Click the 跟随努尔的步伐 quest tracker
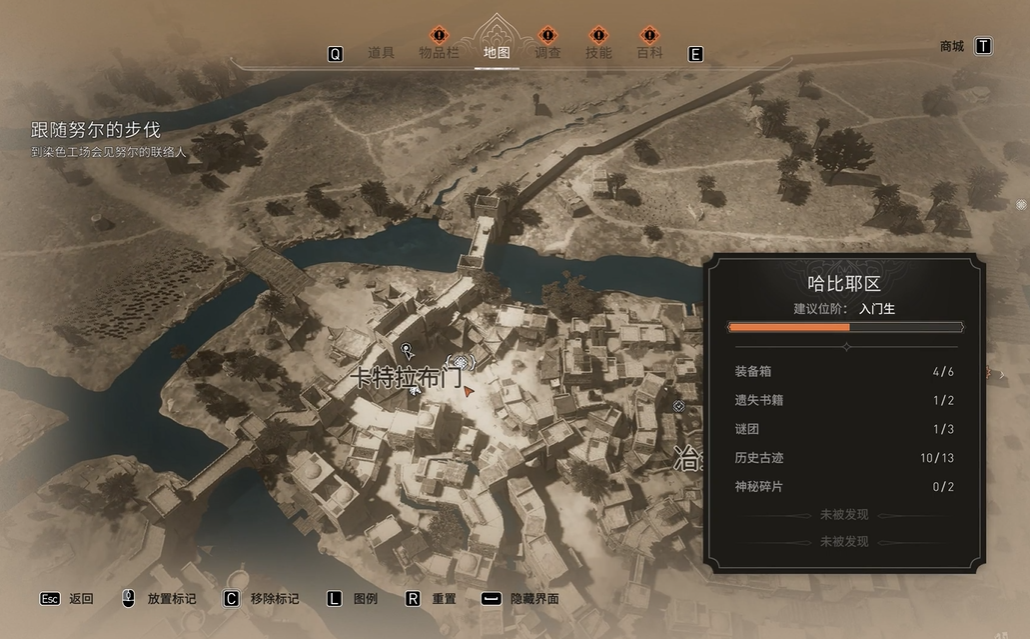This screenshot has height=639, width=1030. (x=96, y=130)
